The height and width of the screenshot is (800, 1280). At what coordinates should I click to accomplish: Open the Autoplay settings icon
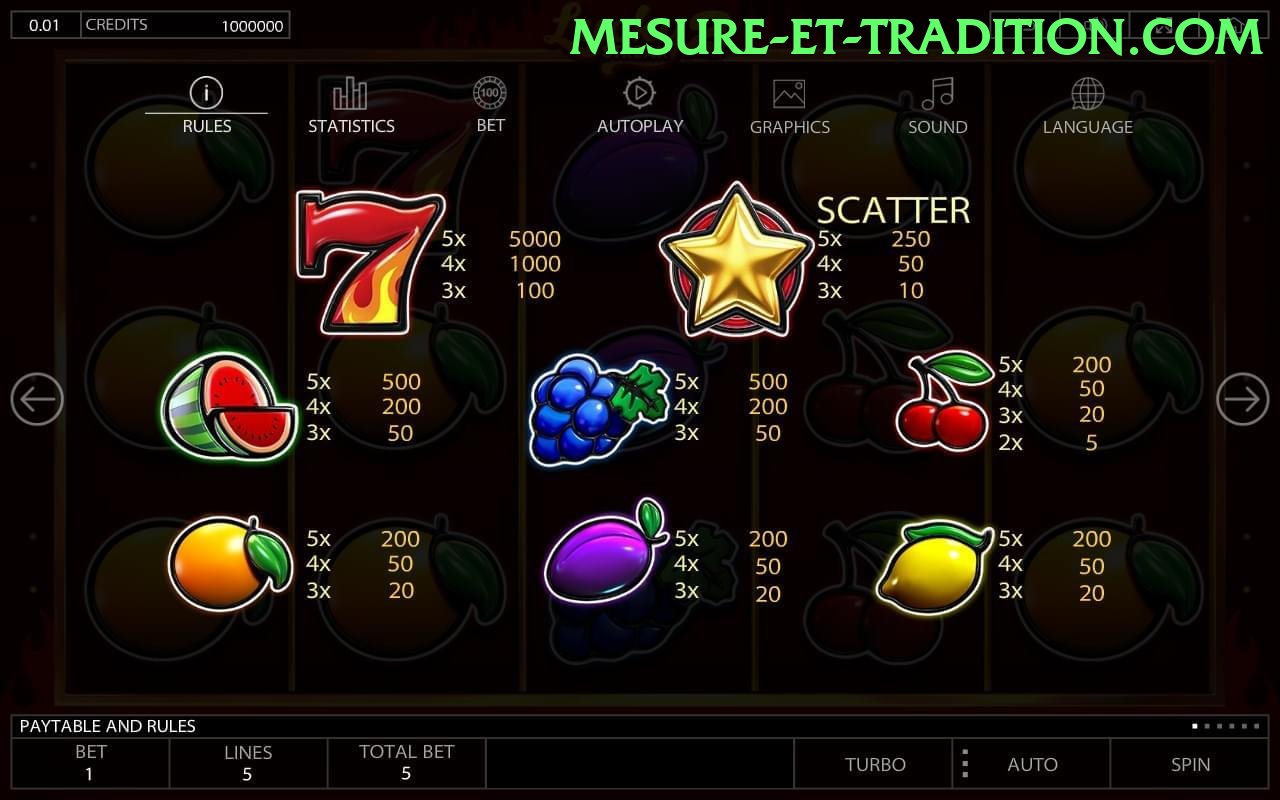(x=640, y=91)
